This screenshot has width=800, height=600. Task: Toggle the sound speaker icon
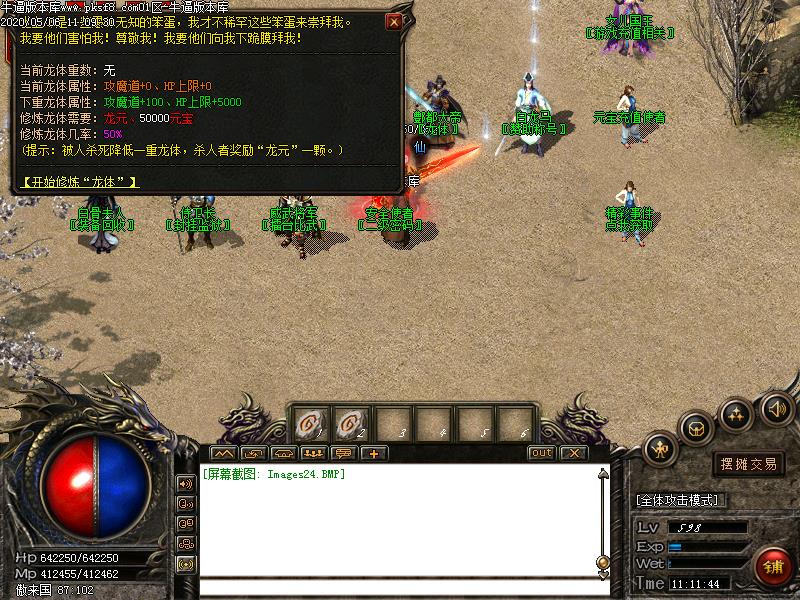pos(776,408)
